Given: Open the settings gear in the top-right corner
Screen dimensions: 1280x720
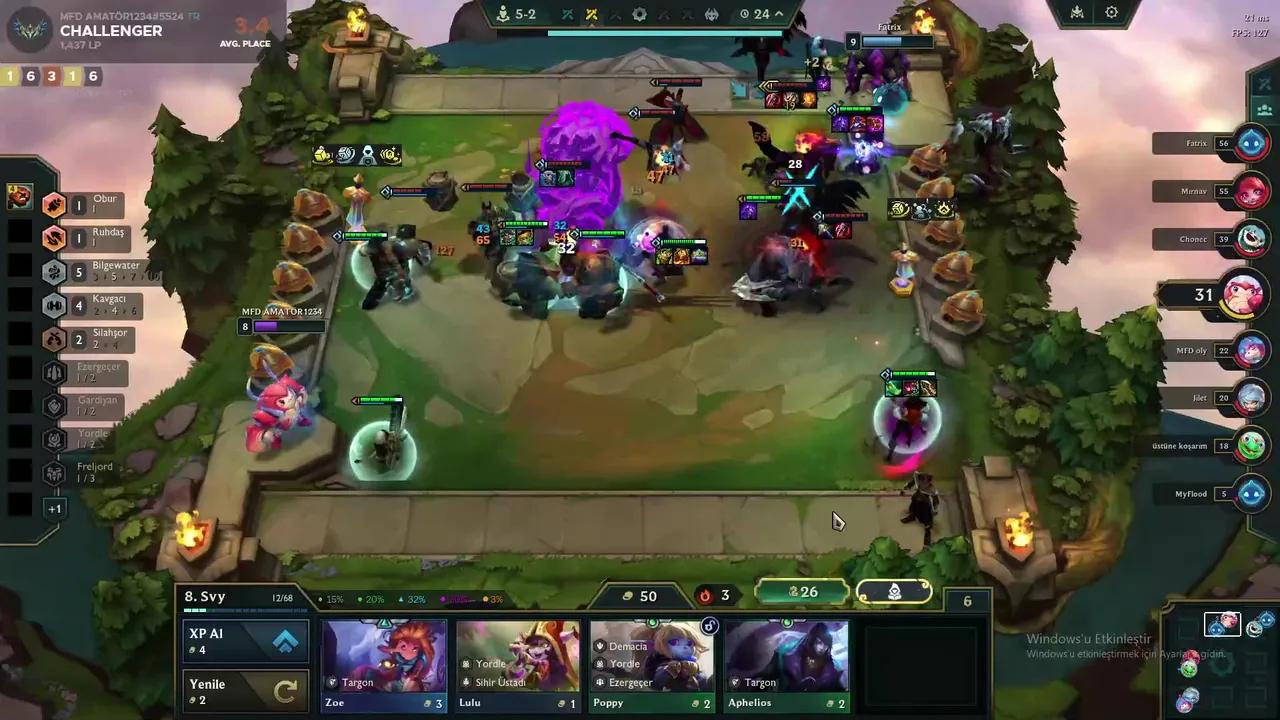Looking at the screenshot, I should (x=1111, y=13).
